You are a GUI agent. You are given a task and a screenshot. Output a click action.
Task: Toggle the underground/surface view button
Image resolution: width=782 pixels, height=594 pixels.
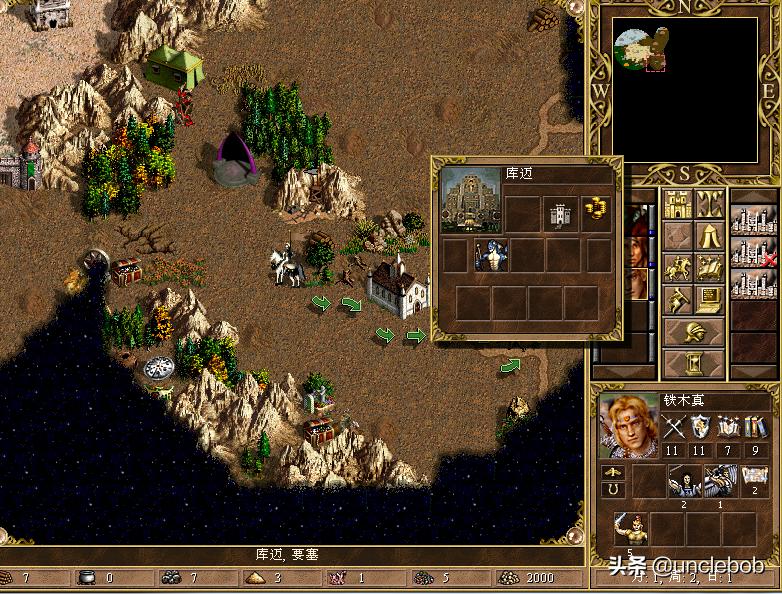(710, 205)
